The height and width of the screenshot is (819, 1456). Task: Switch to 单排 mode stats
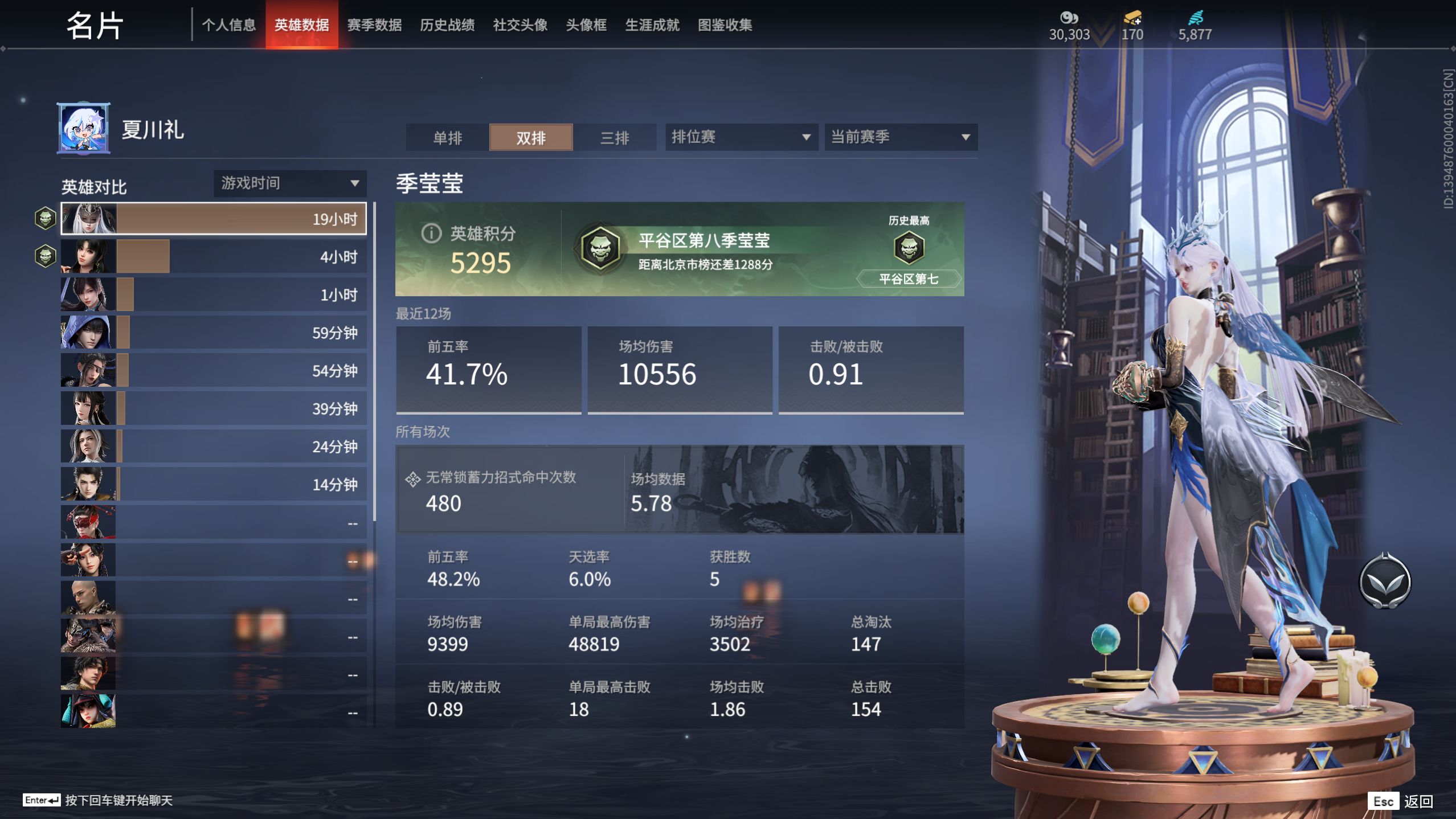click(x=447, y=138)
